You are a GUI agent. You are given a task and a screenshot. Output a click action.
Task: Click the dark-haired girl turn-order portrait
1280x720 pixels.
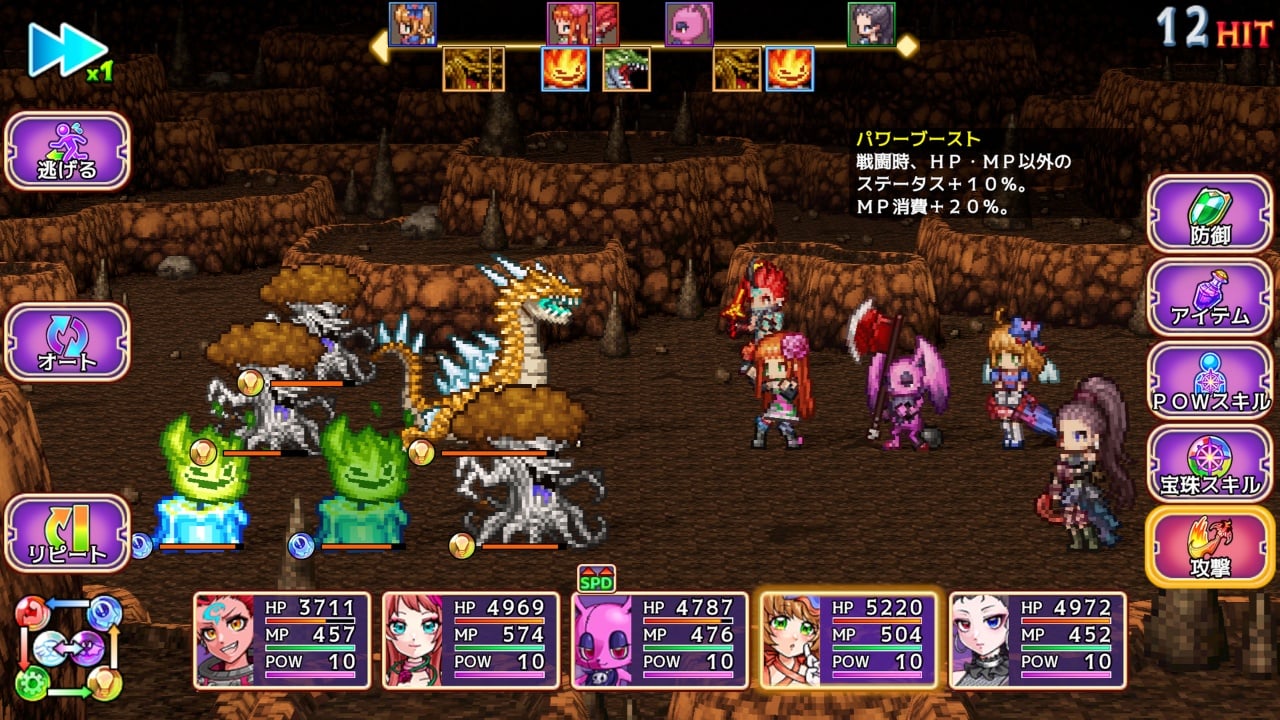(871, 24)
